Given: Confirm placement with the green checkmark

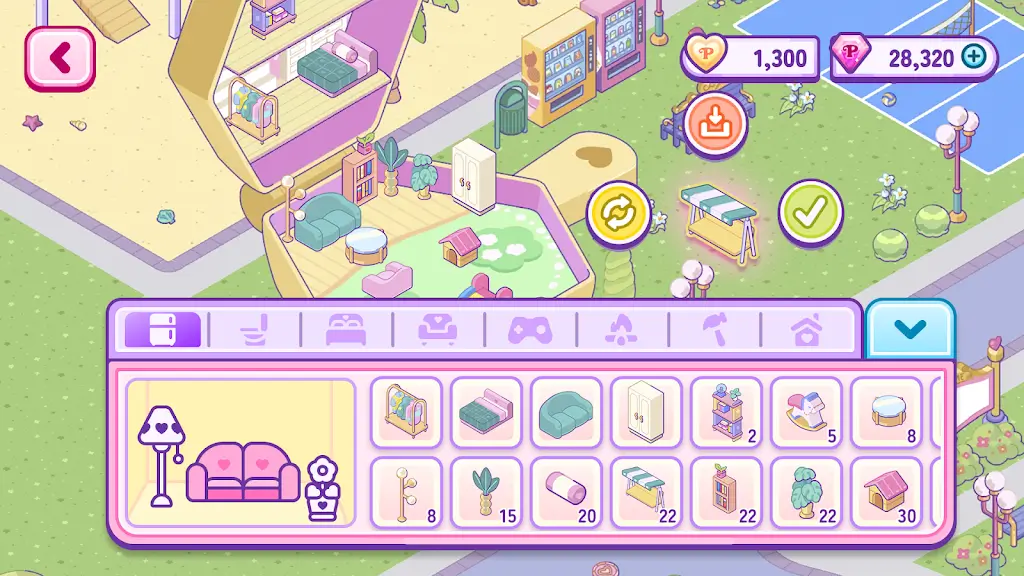Looking at the screenshot, I should [810, 212].
